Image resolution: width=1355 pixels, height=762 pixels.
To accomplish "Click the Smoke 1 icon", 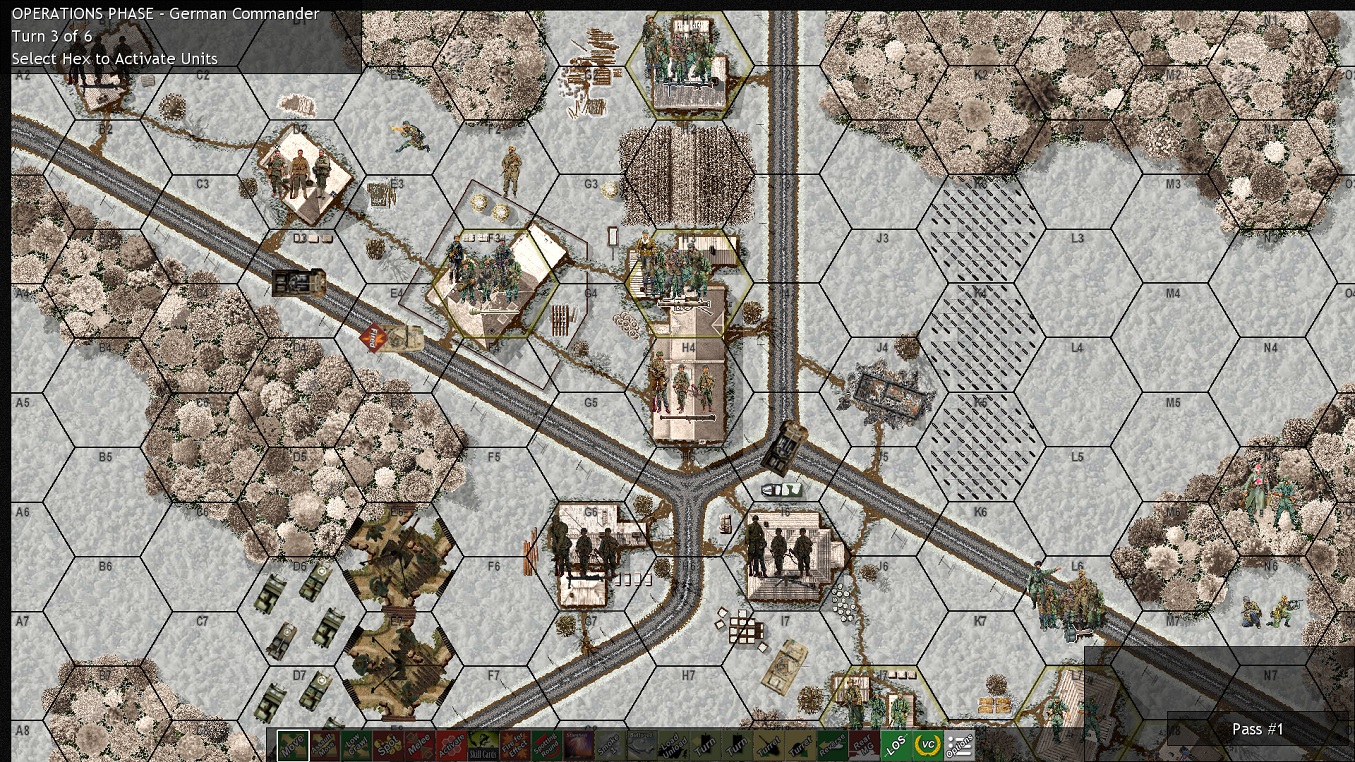I will pos(608,744).
